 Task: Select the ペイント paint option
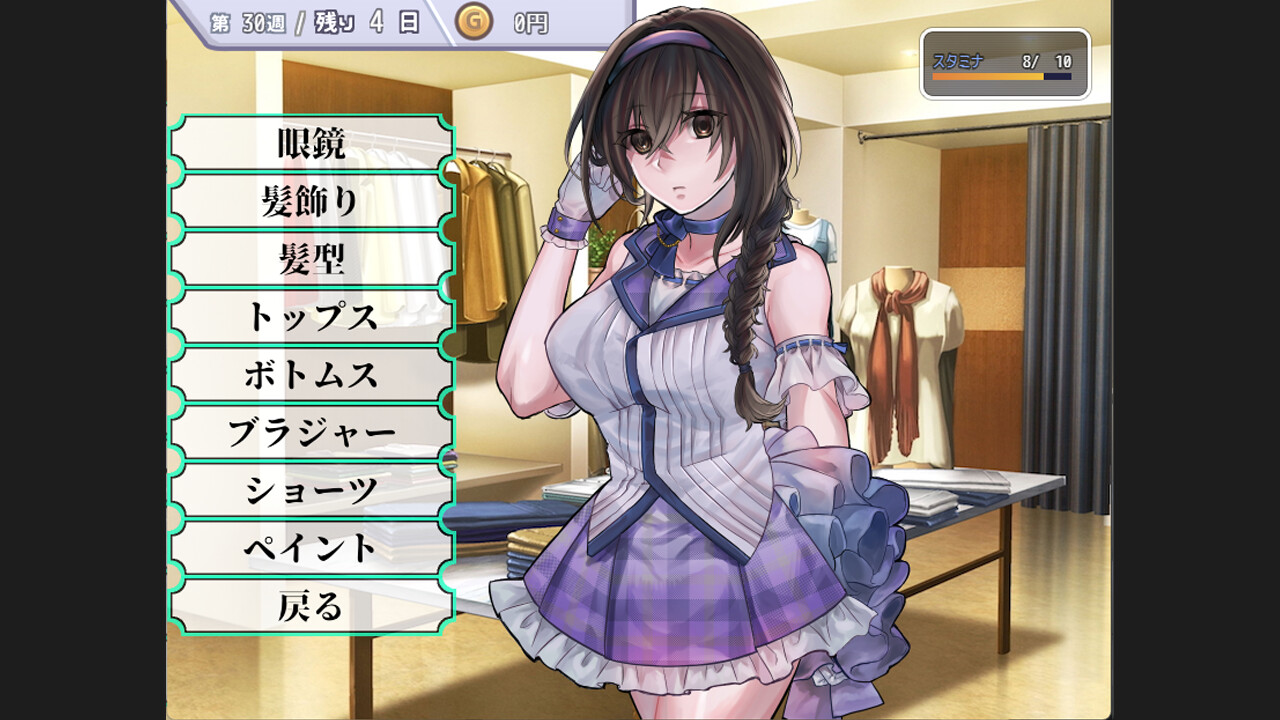coord(311,548)
